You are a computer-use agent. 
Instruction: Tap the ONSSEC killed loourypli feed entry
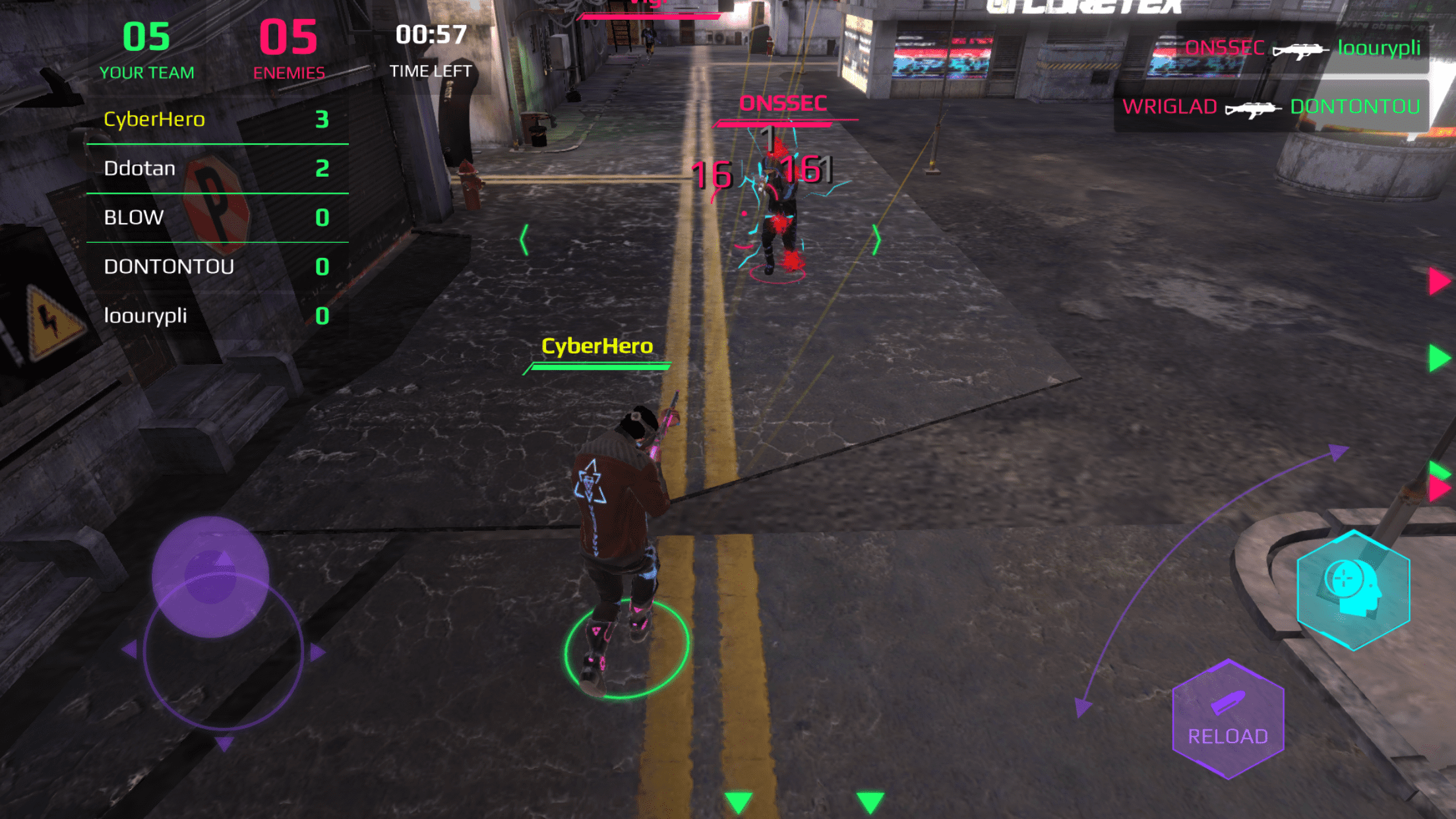coord(1302,48)
